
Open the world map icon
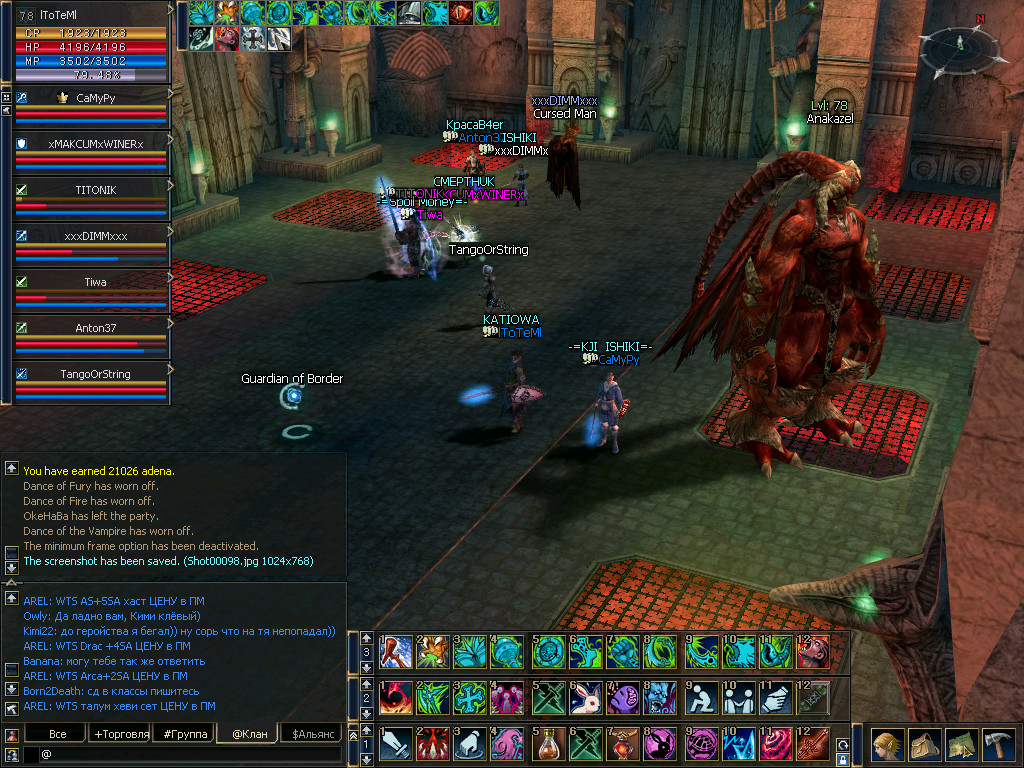click(x=961, y=745)
